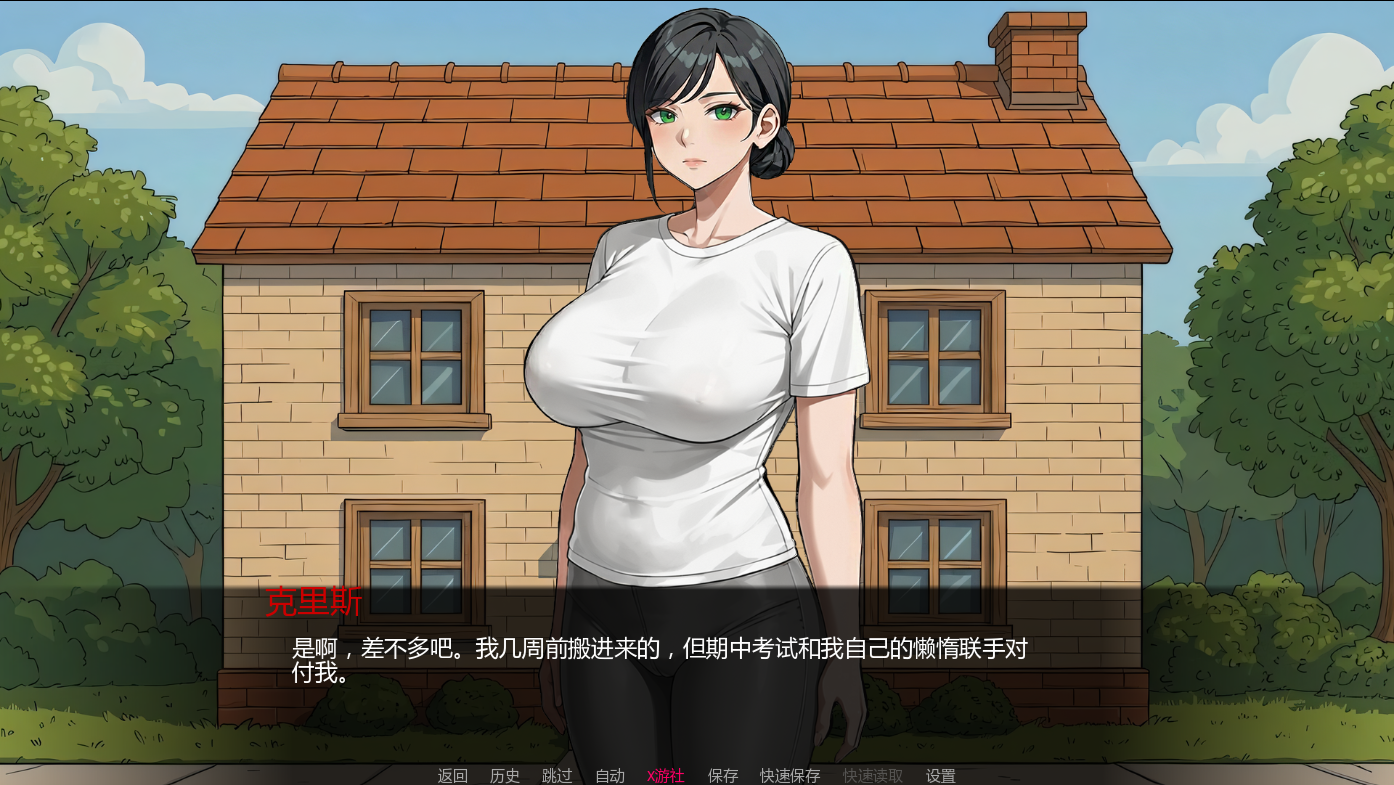Perform a 快速保存 quick save
This screenshot has height=785, width=1394.
click(789, 774)
